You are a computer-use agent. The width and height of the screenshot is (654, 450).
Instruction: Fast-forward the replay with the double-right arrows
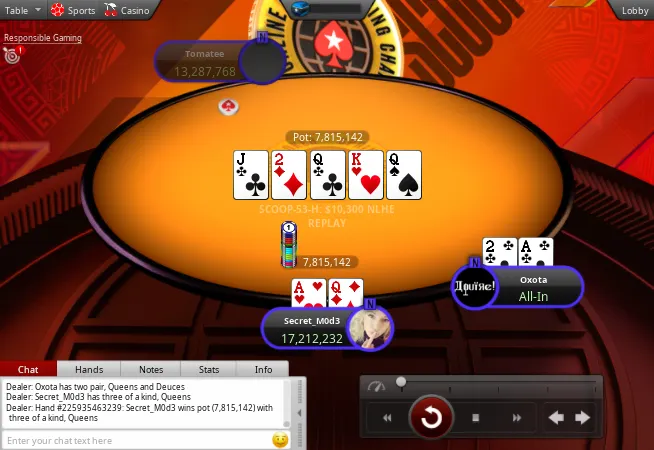(517, 418)
